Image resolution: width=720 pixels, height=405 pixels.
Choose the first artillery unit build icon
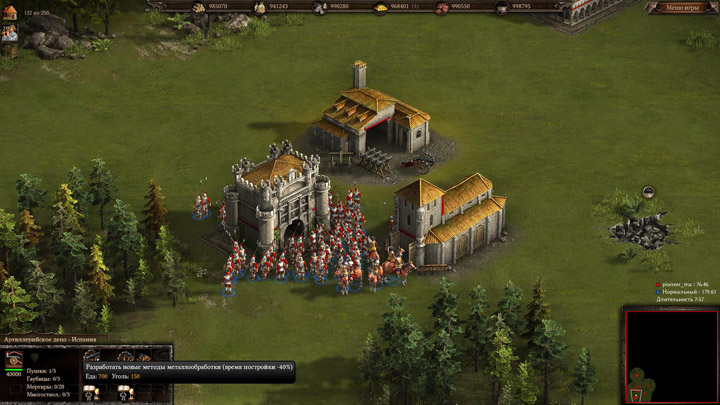(x=92, y=355)
